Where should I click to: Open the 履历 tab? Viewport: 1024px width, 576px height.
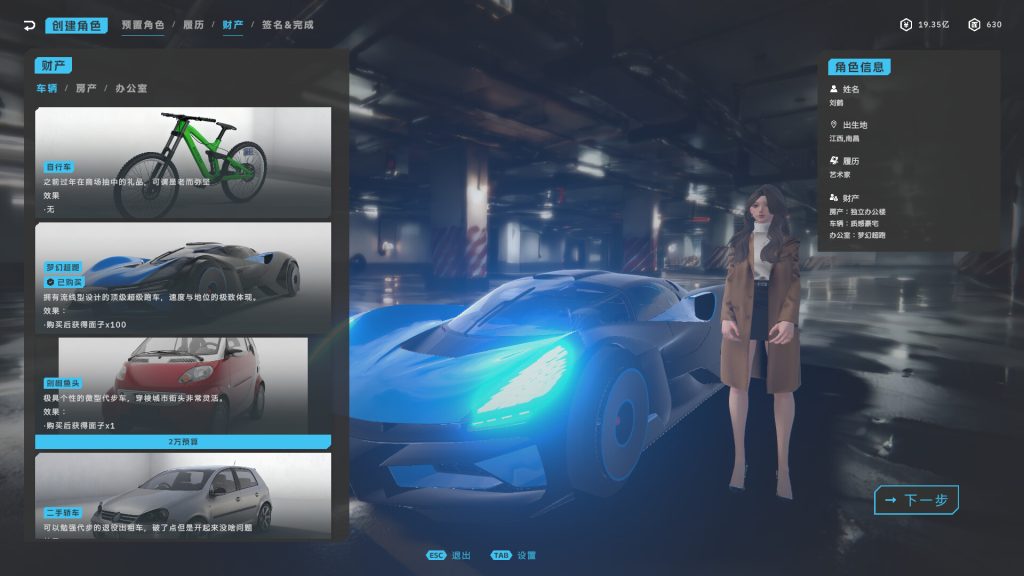[x=194, y=25]
